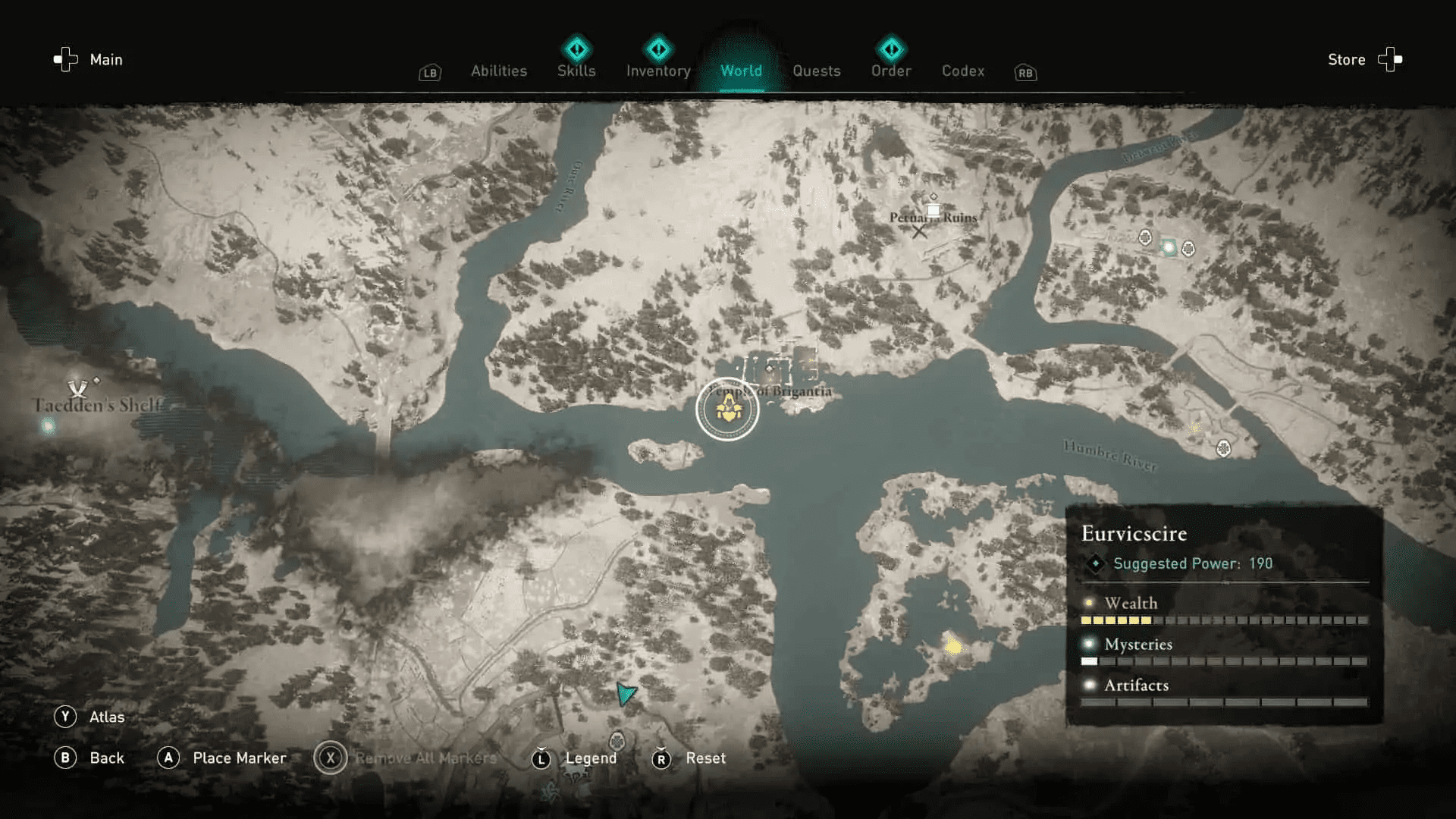1456x819 pixels.
Task: Switch to the Inventory tab
Action: [657, 71]
